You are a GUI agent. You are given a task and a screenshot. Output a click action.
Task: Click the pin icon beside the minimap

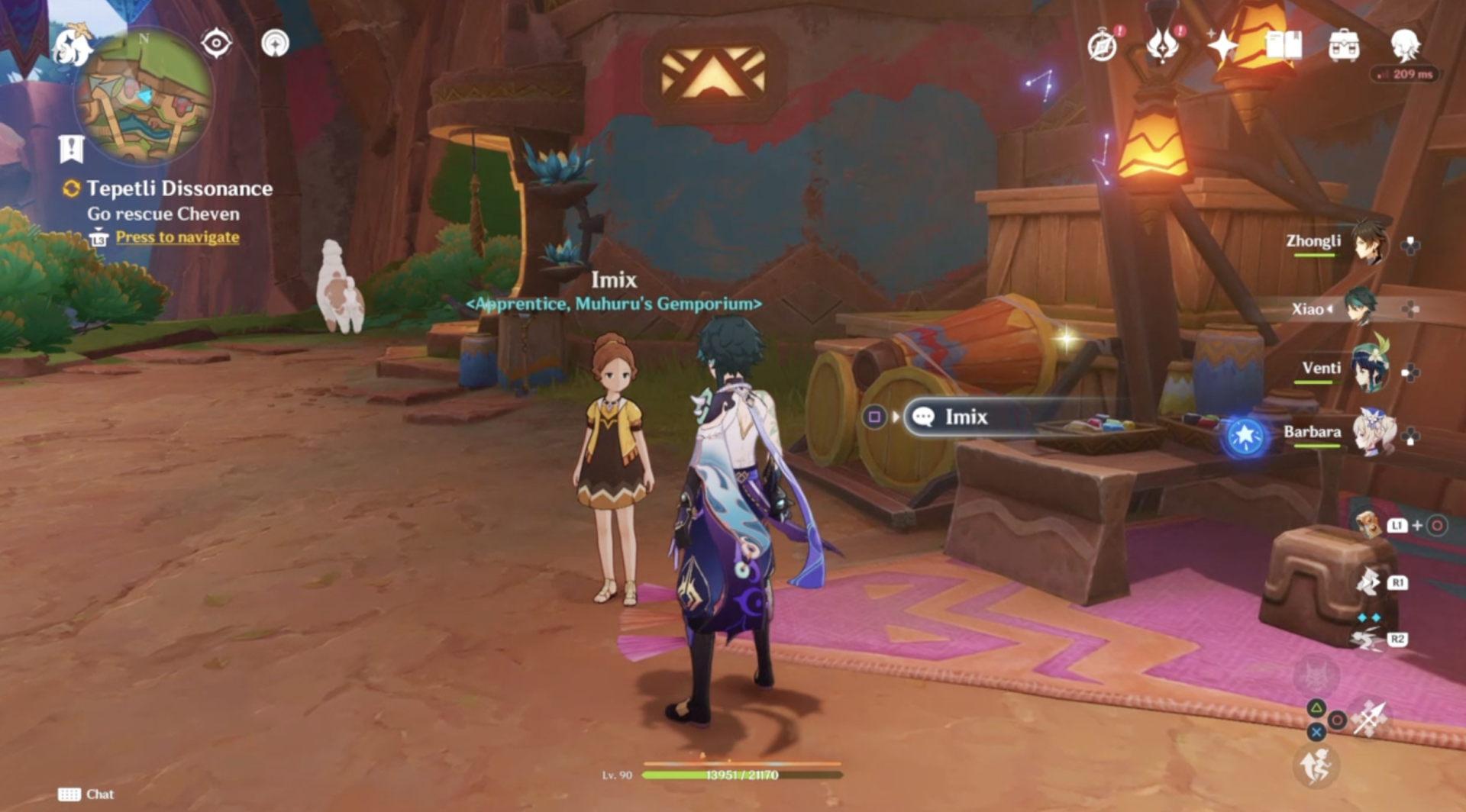click(x=275, y=43)
